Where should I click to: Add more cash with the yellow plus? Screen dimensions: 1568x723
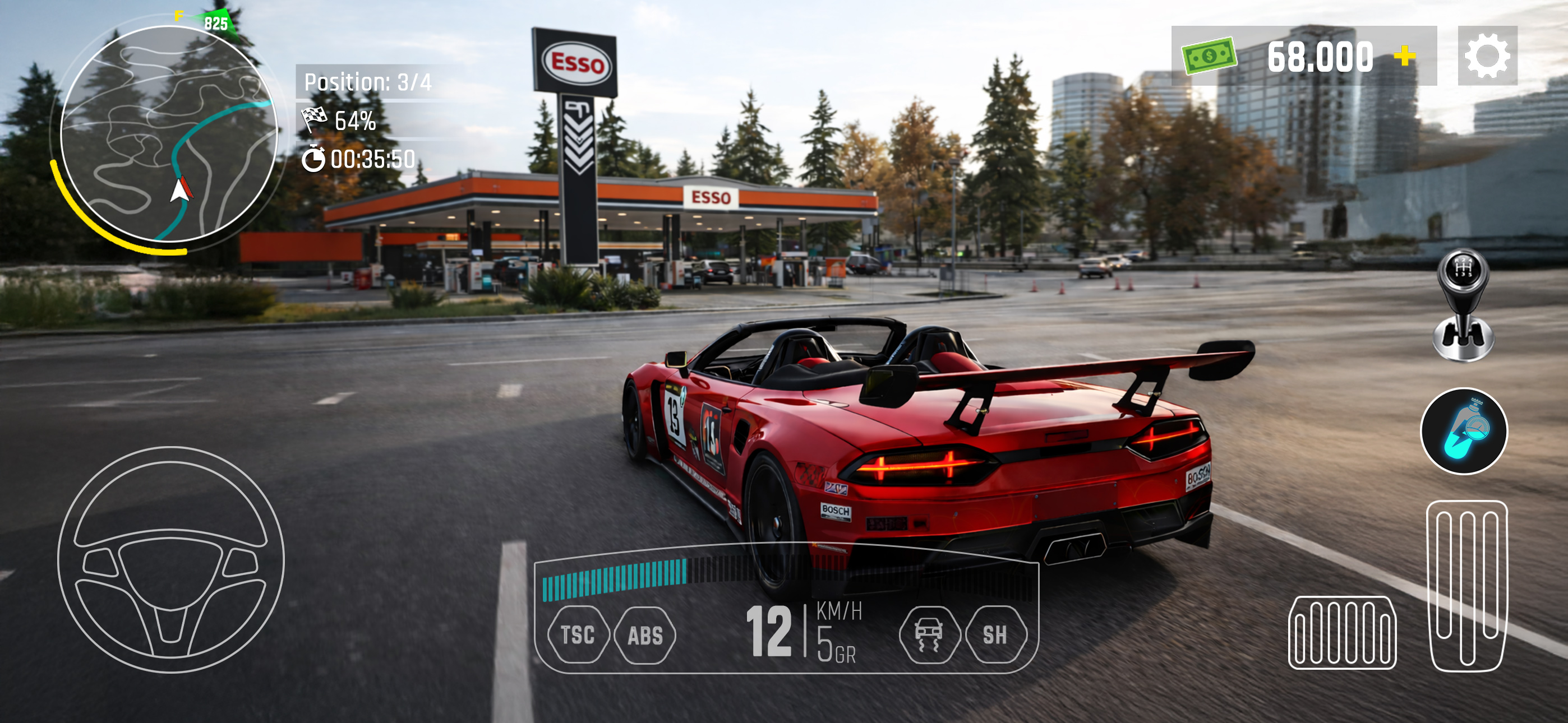click(1405, 56)
